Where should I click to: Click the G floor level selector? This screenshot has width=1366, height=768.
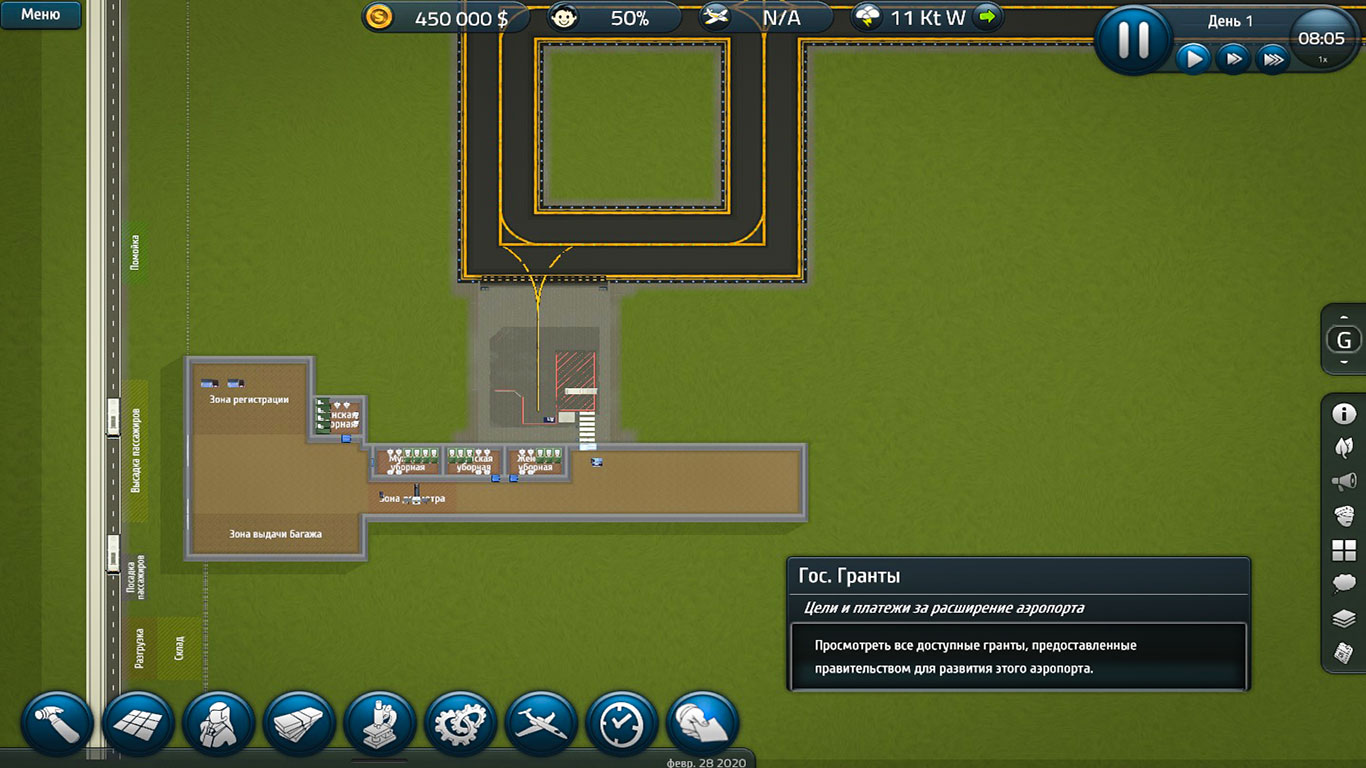click(1344, 341)
